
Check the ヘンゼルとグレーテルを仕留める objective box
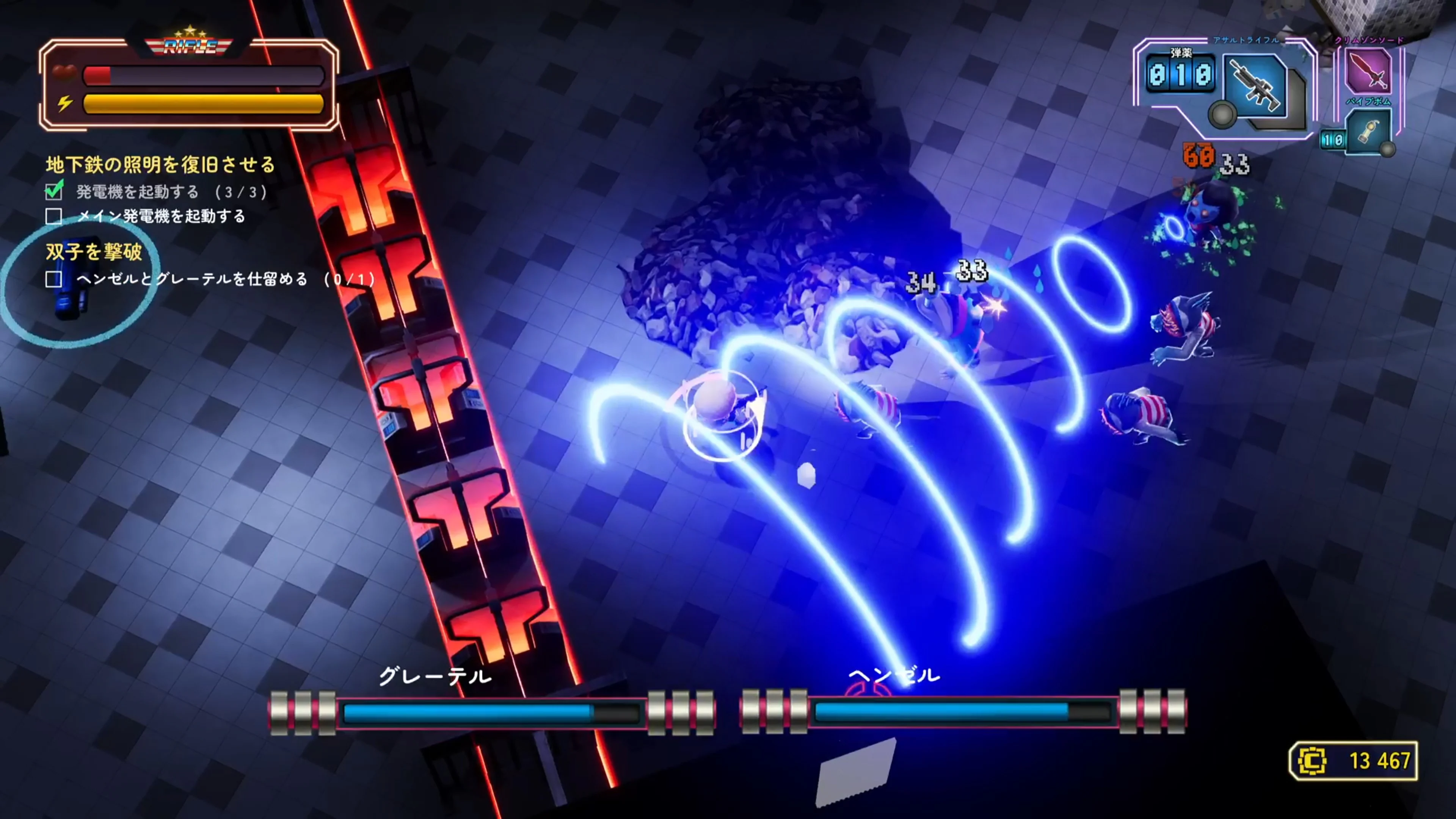coord(54,280)
